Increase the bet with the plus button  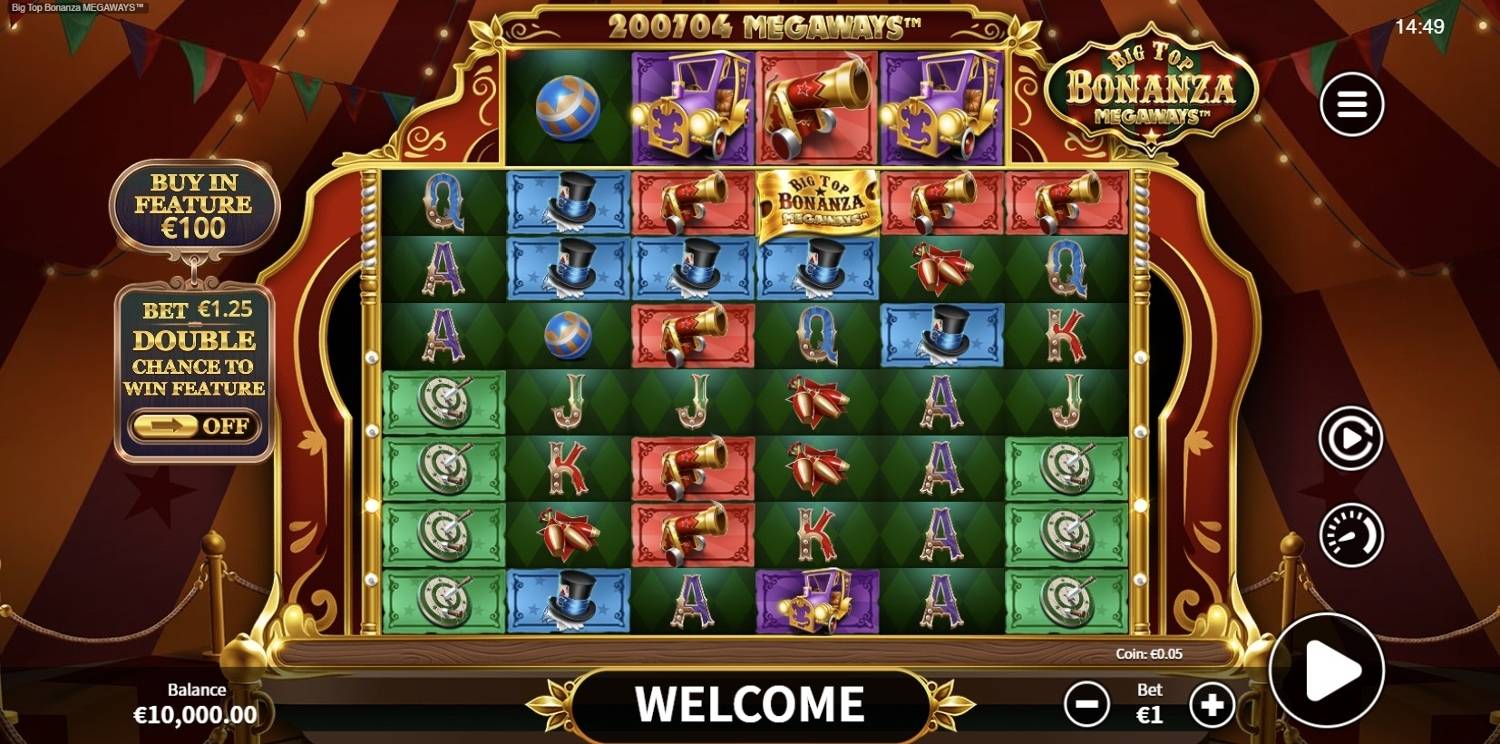(1212, 705)
